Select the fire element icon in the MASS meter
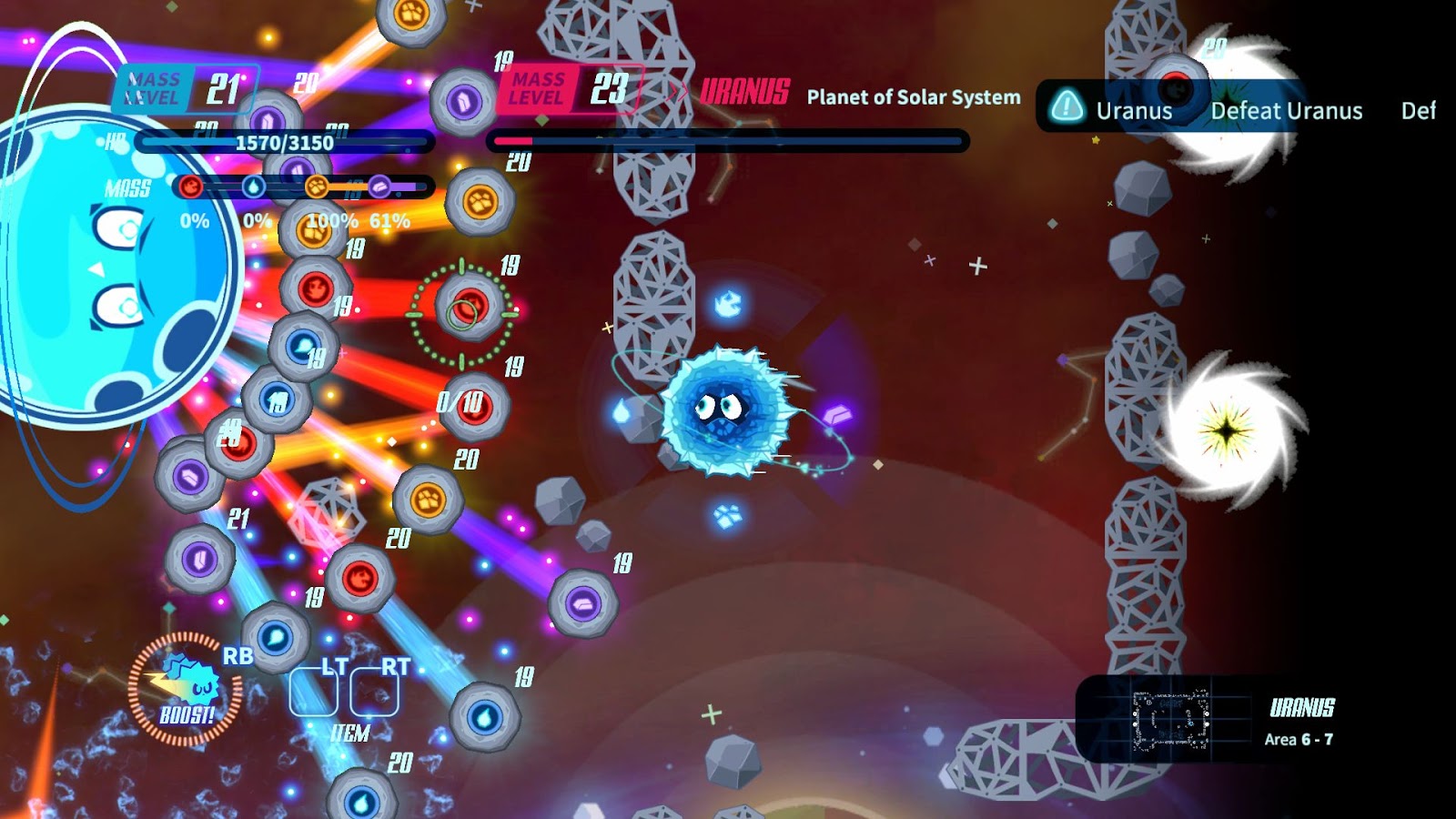The height and width of the screenshot is (819, 1456). tap(189, 187)
